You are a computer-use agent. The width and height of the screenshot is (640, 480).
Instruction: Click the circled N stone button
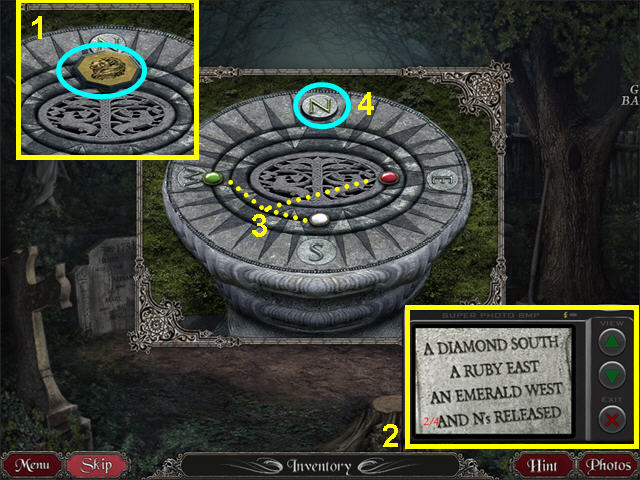(x=322, y=104)
